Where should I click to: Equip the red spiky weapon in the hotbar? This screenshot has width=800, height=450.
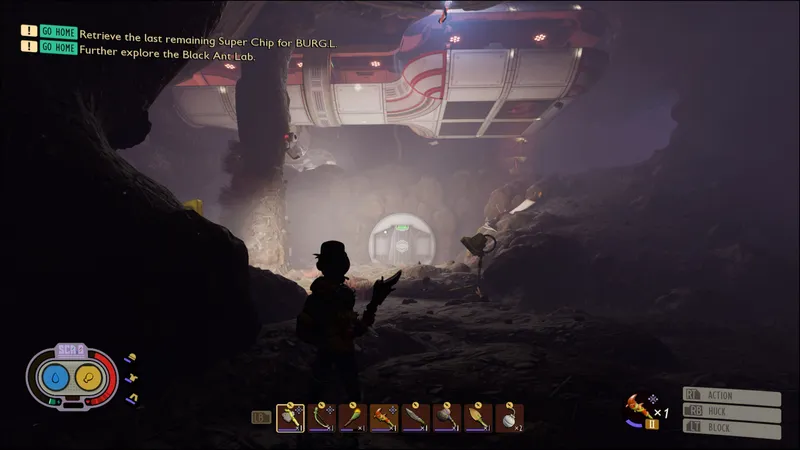tap(384, 418)
